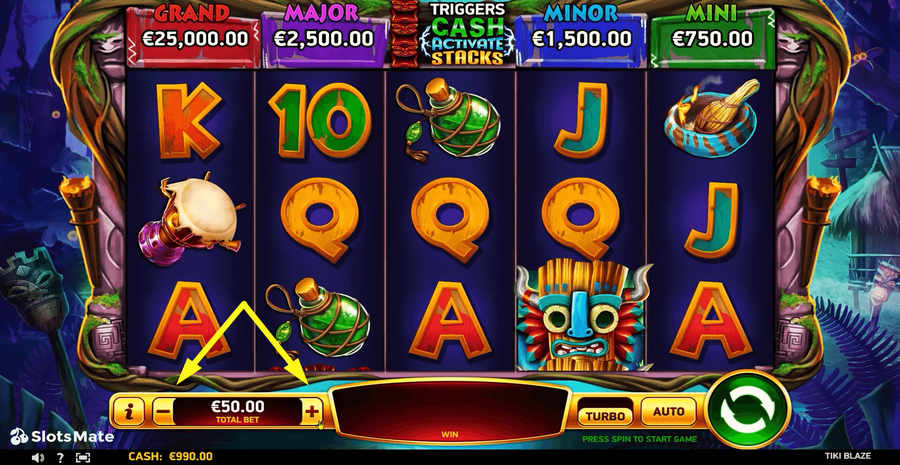This screenshot has height=465, width=900.
Task: Mute the game sound speaker icon
Action: 37,457
